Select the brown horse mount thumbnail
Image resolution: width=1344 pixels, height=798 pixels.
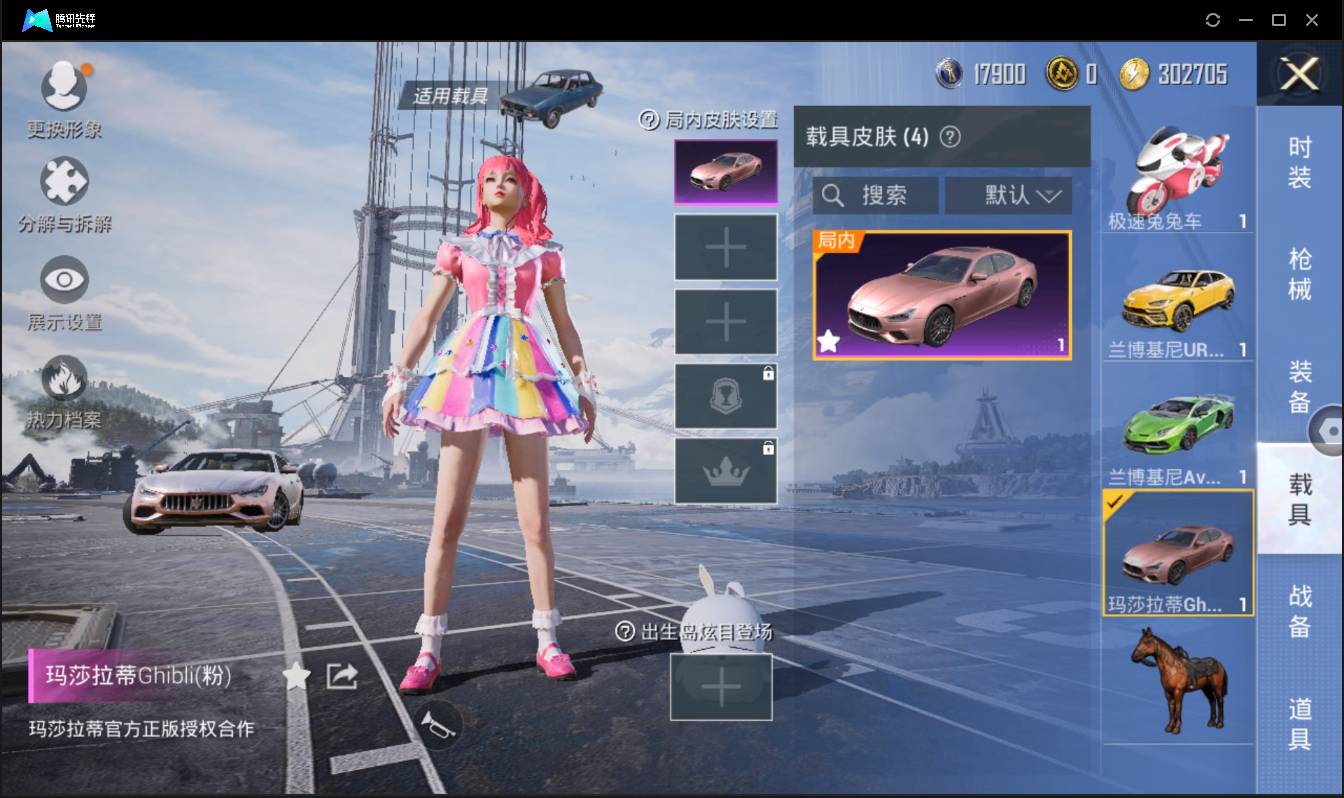pos(1178,680)
